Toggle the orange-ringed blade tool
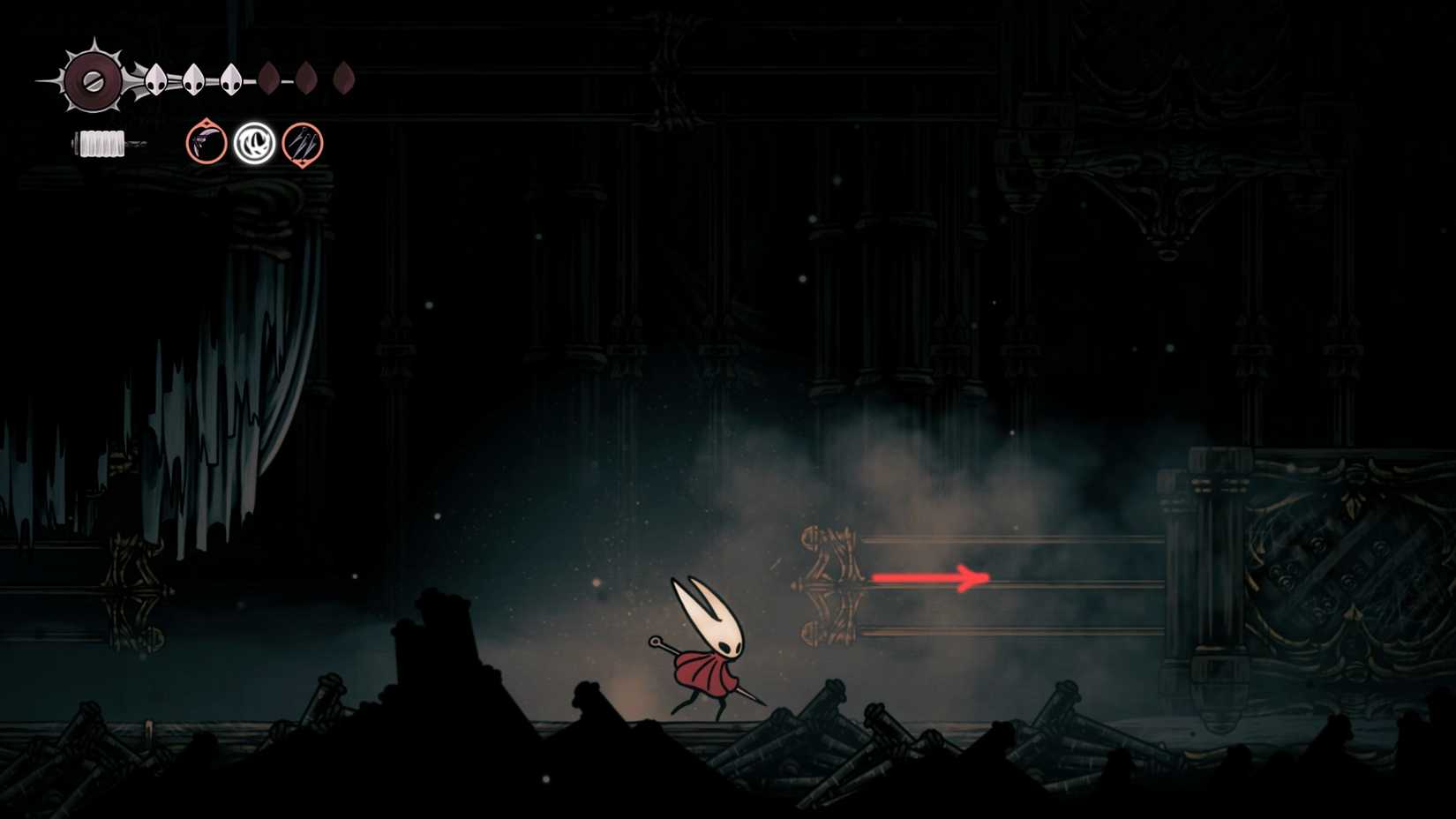This screenshot has height=819, width=1456. pos(207,143)
